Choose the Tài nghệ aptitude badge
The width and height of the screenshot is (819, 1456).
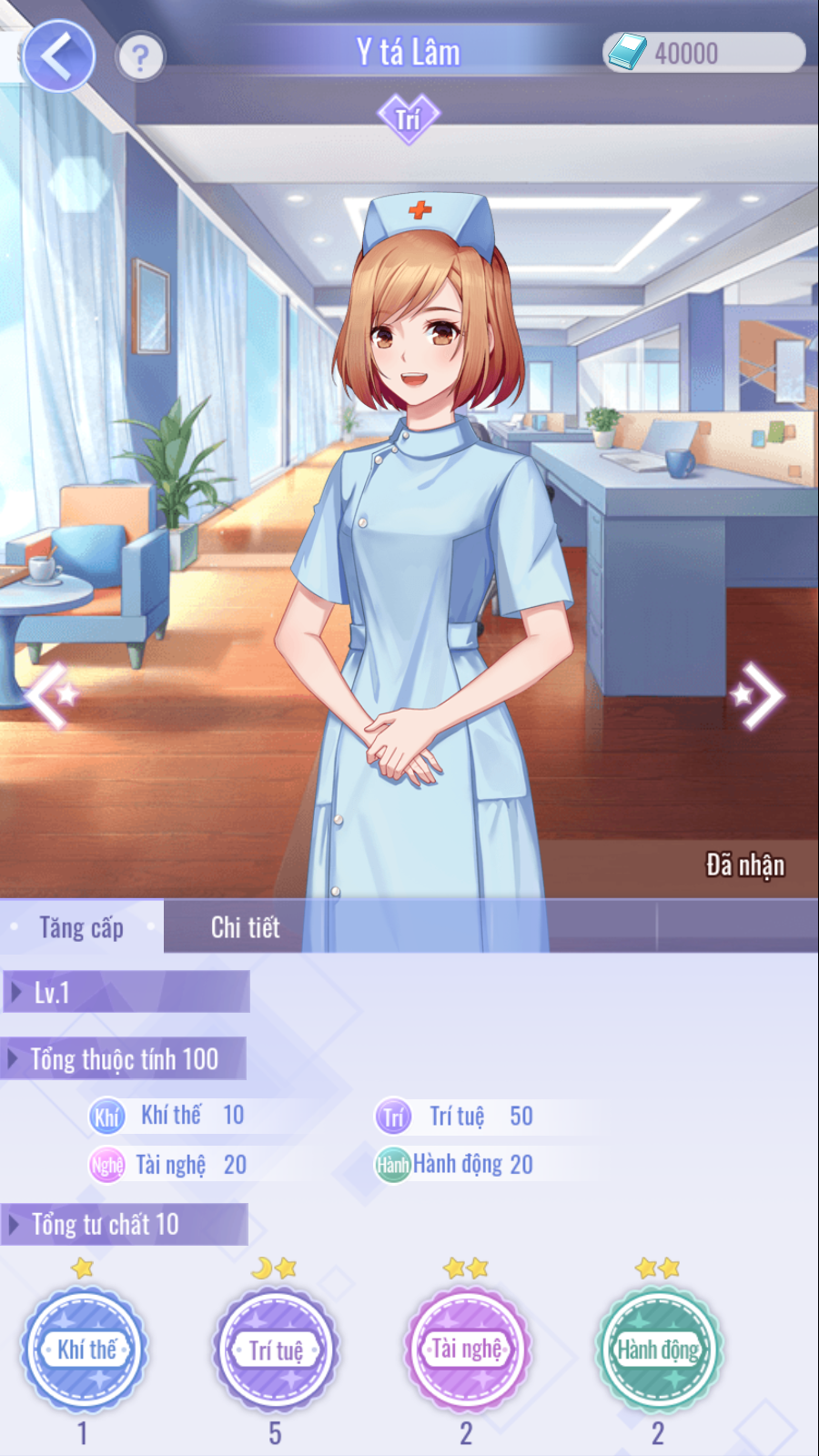(x=467, y=1349)
